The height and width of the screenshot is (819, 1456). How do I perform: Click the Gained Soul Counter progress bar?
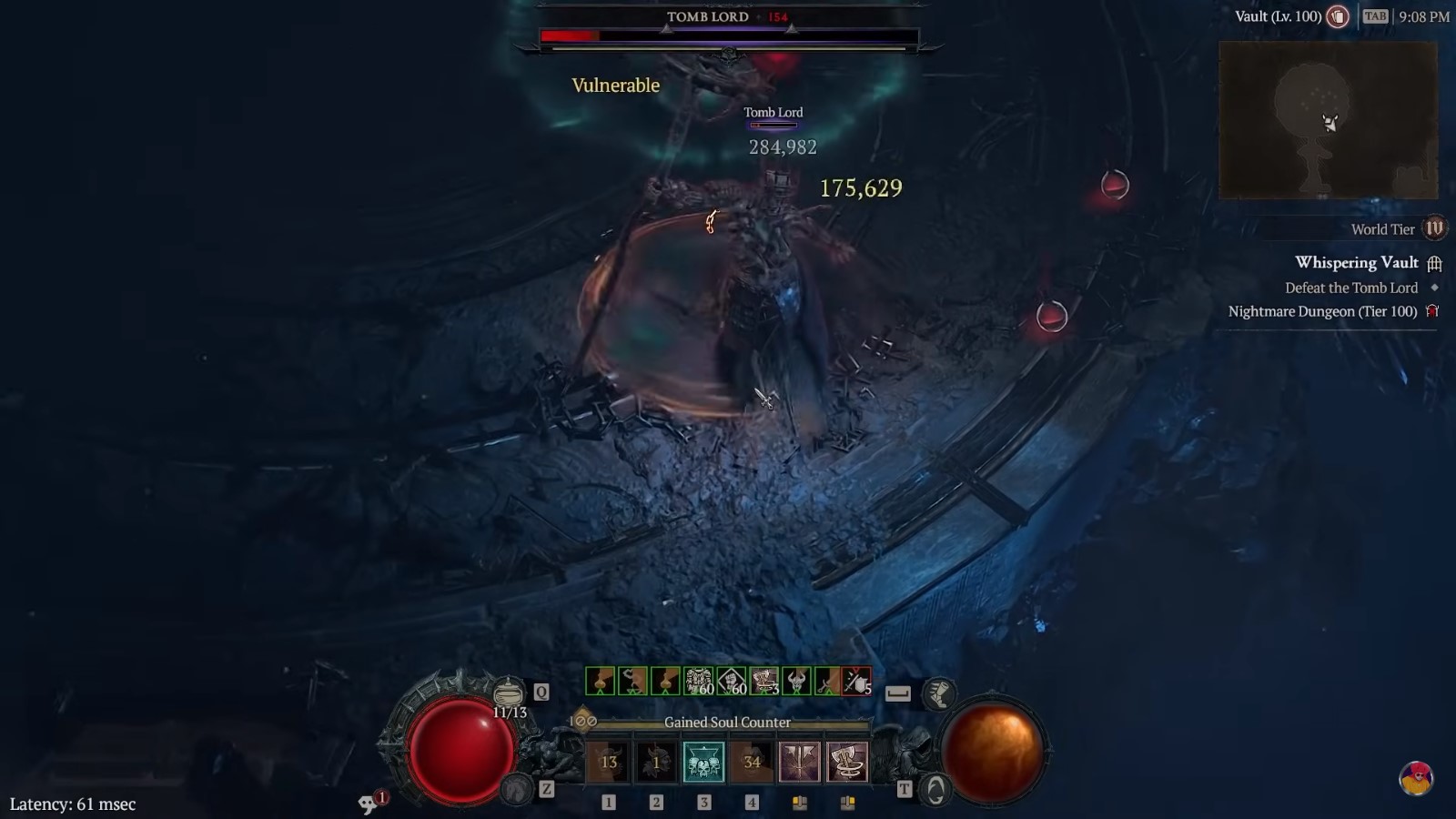click(x=728, y=722)
